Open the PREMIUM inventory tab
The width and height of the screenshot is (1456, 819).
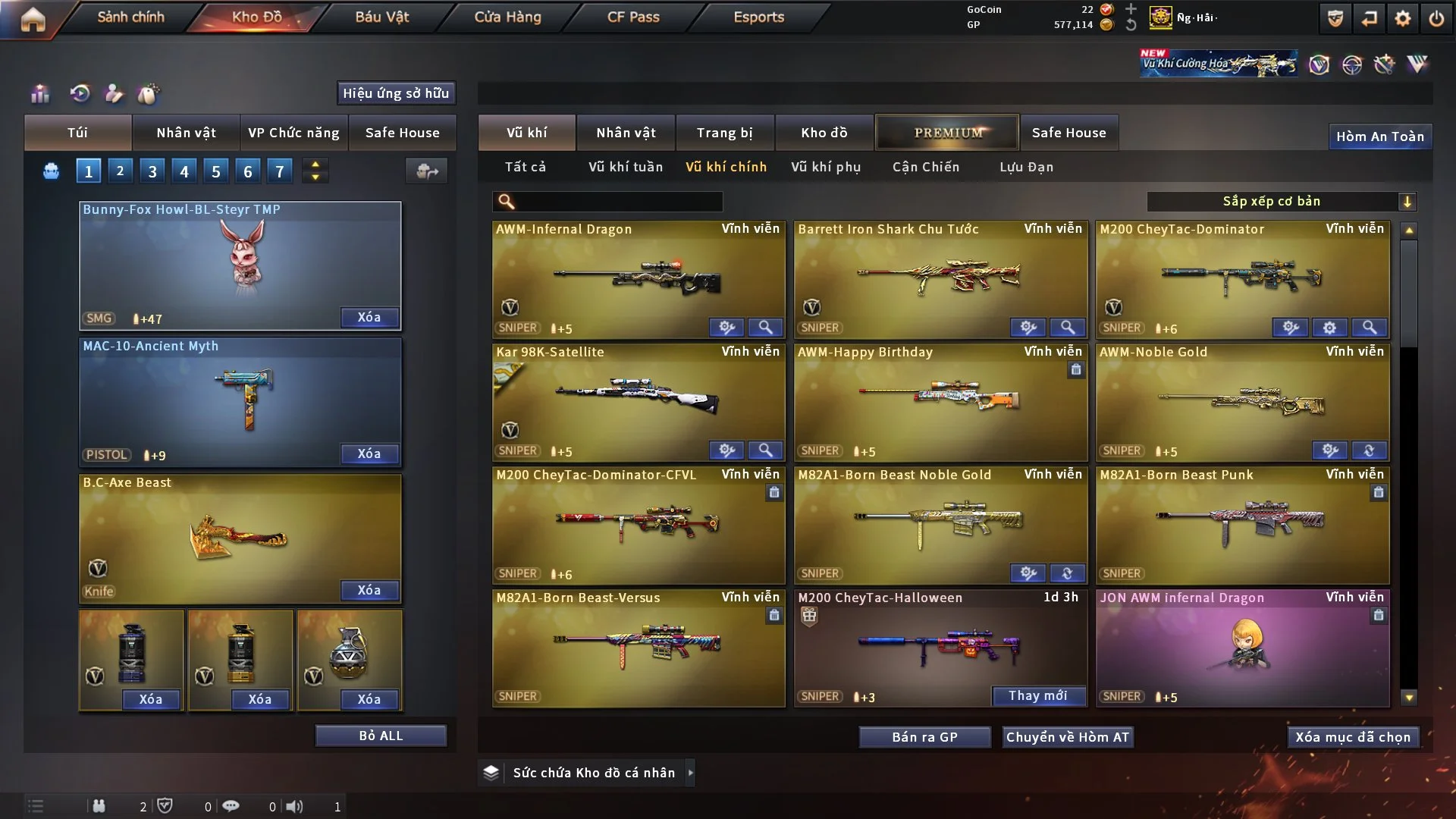(x=947, y=133)
